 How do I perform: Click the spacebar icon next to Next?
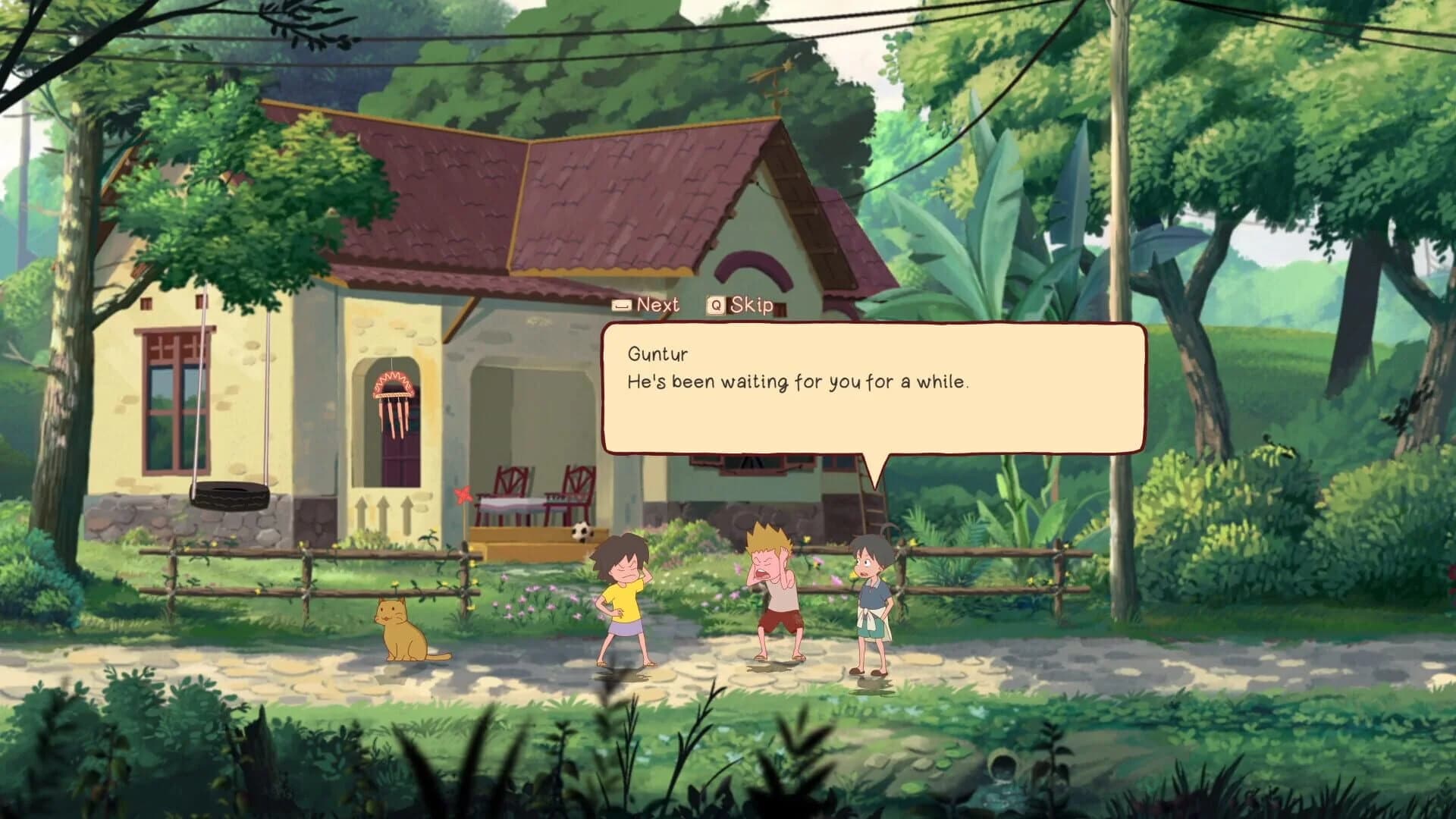pyautogui.click(x=623, y=304)
